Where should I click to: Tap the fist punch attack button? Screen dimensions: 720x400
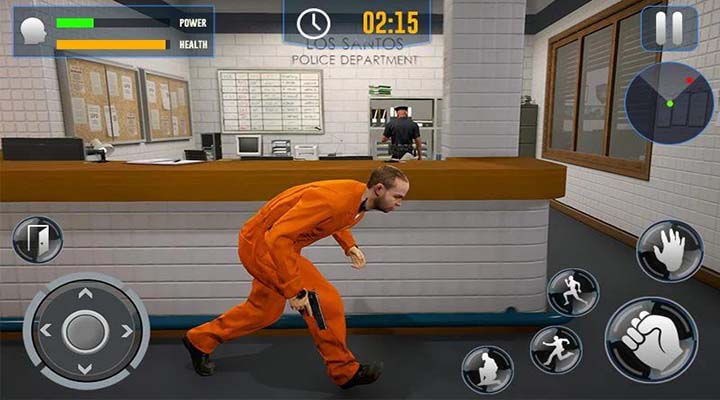651,339
